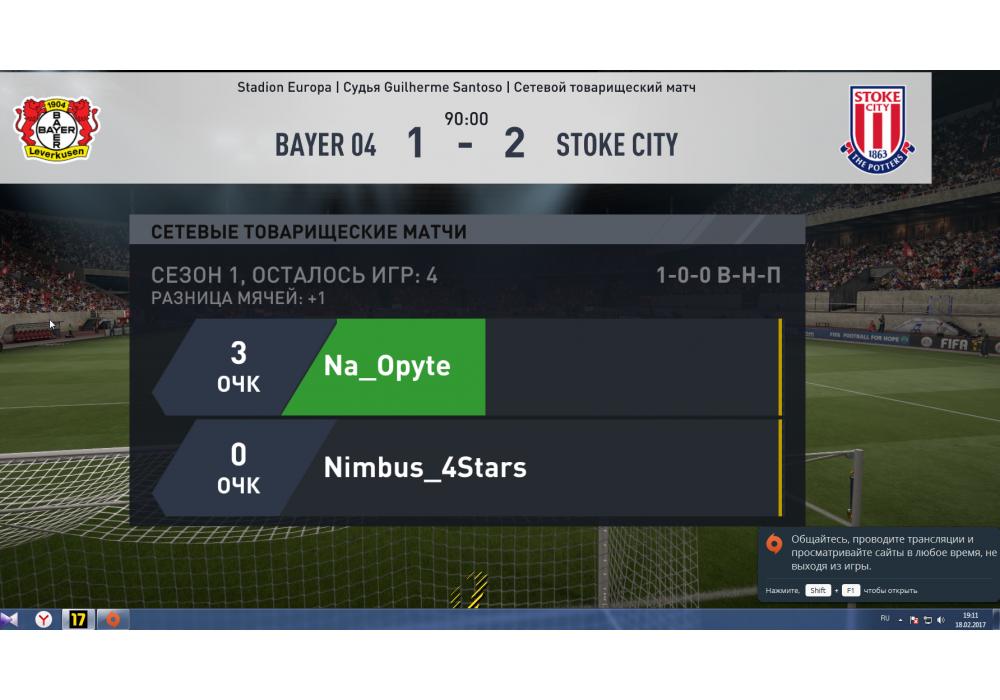1000x700 pixels.
Task: Click the FIFA 17 taskbar icon
Action: (78, 620)
